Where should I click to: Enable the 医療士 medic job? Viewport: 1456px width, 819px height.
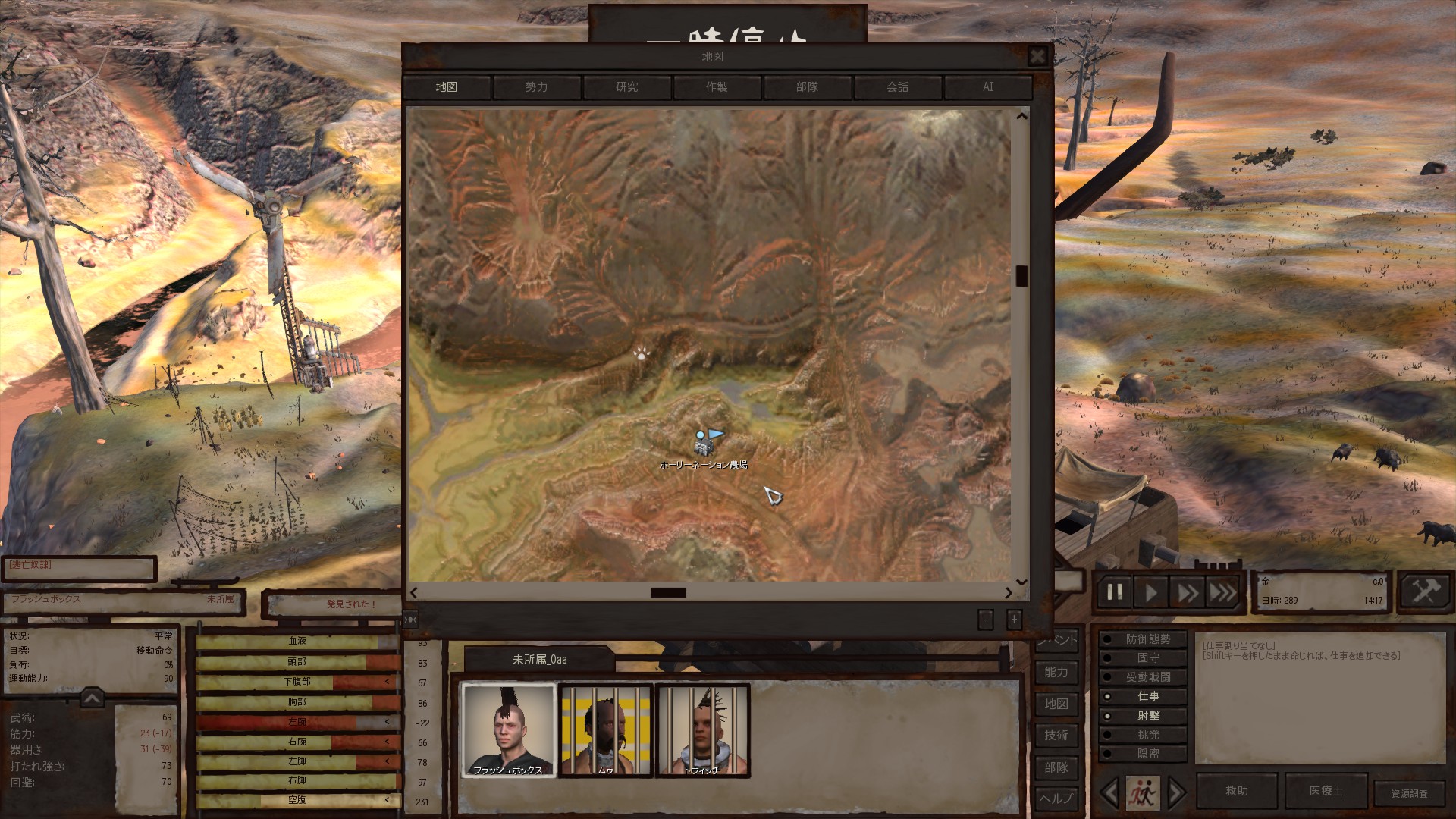1326,791
